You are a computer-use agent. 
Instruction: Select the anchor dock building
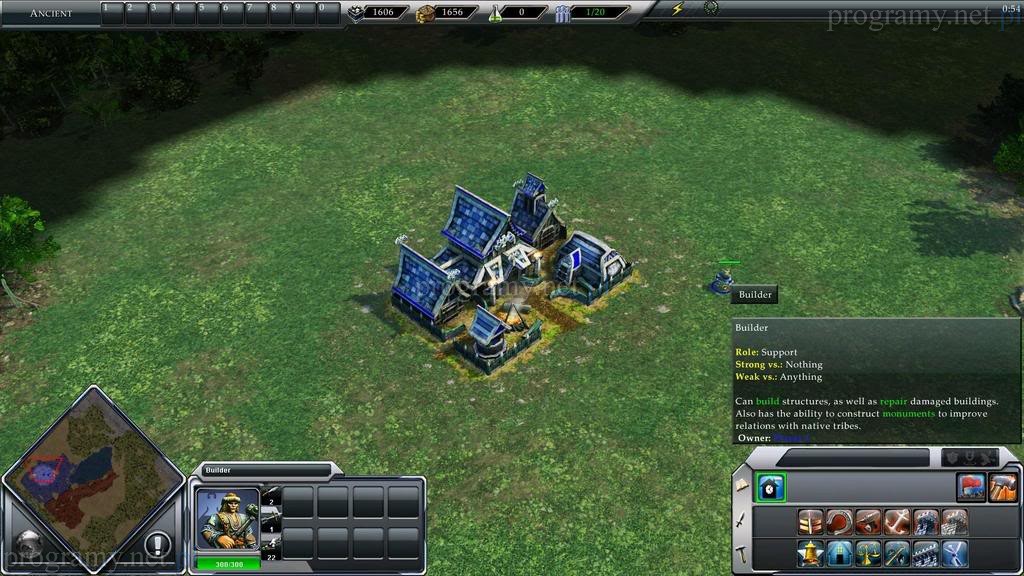[x=897, y=521]
